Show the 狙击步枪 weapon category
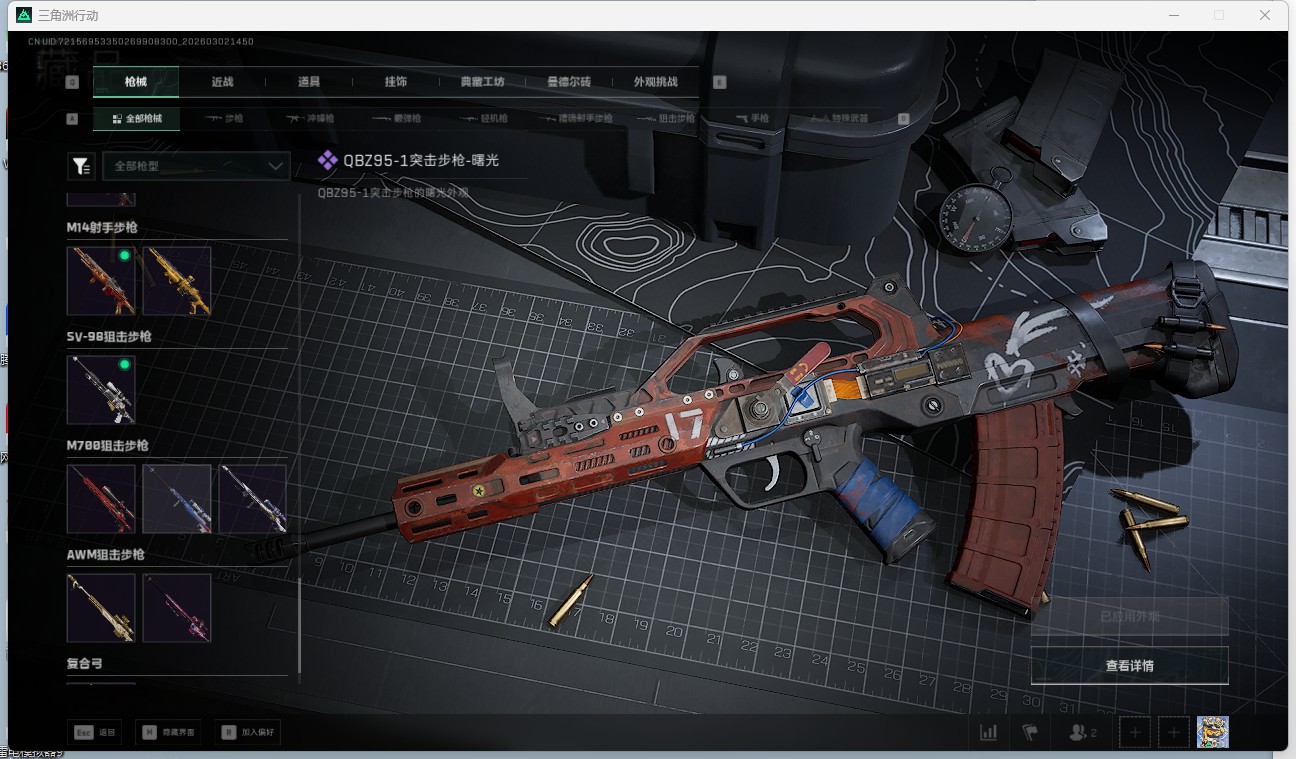The width and height of the screenshot is (1296, 759). 668,118
